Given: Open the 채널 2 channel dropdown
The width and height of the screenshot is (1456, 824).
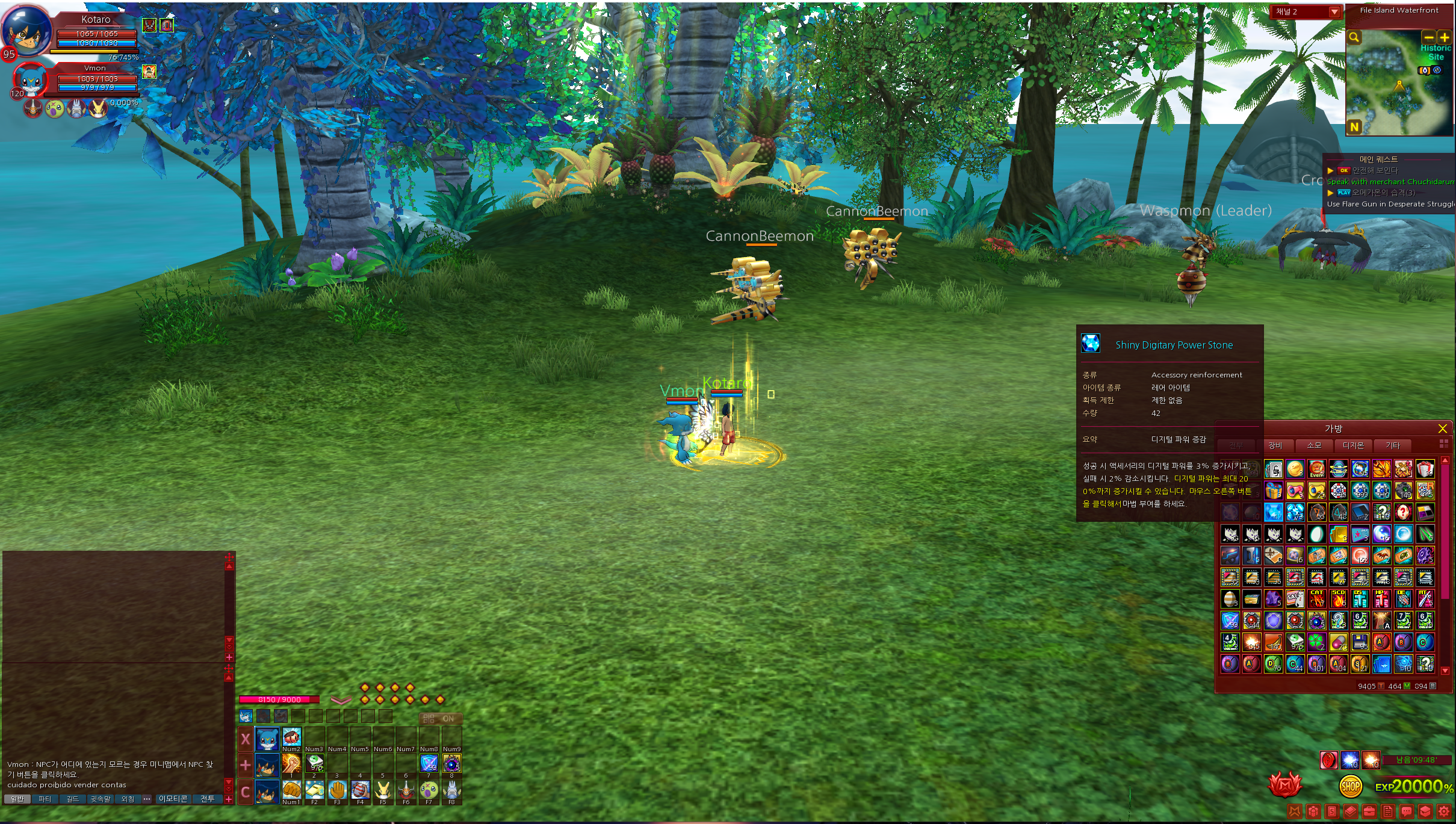Looking at the screenshot, I should tap(1334, 12).
